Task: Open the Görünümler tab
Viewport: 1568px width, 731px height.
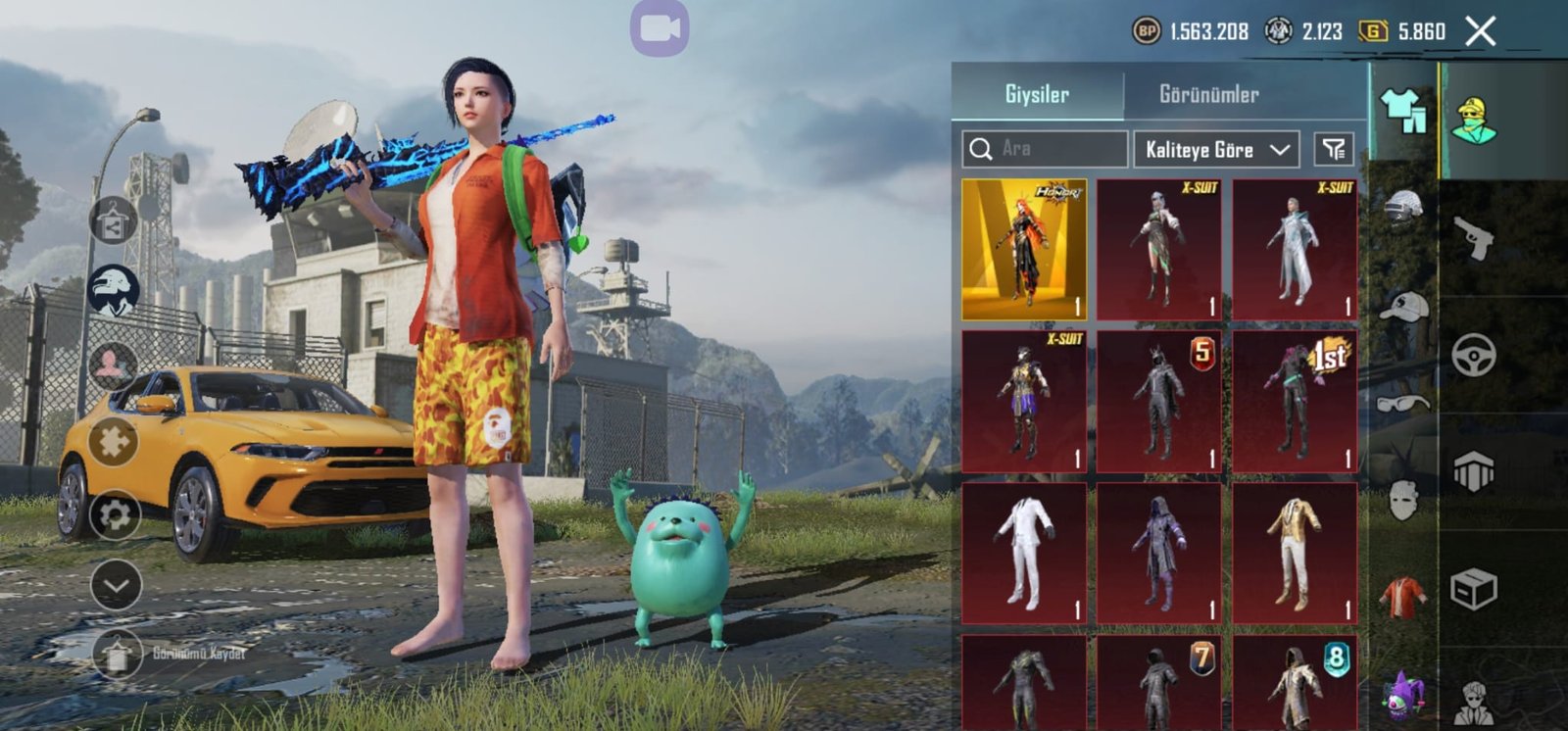Action: [x=1208, y=94]
